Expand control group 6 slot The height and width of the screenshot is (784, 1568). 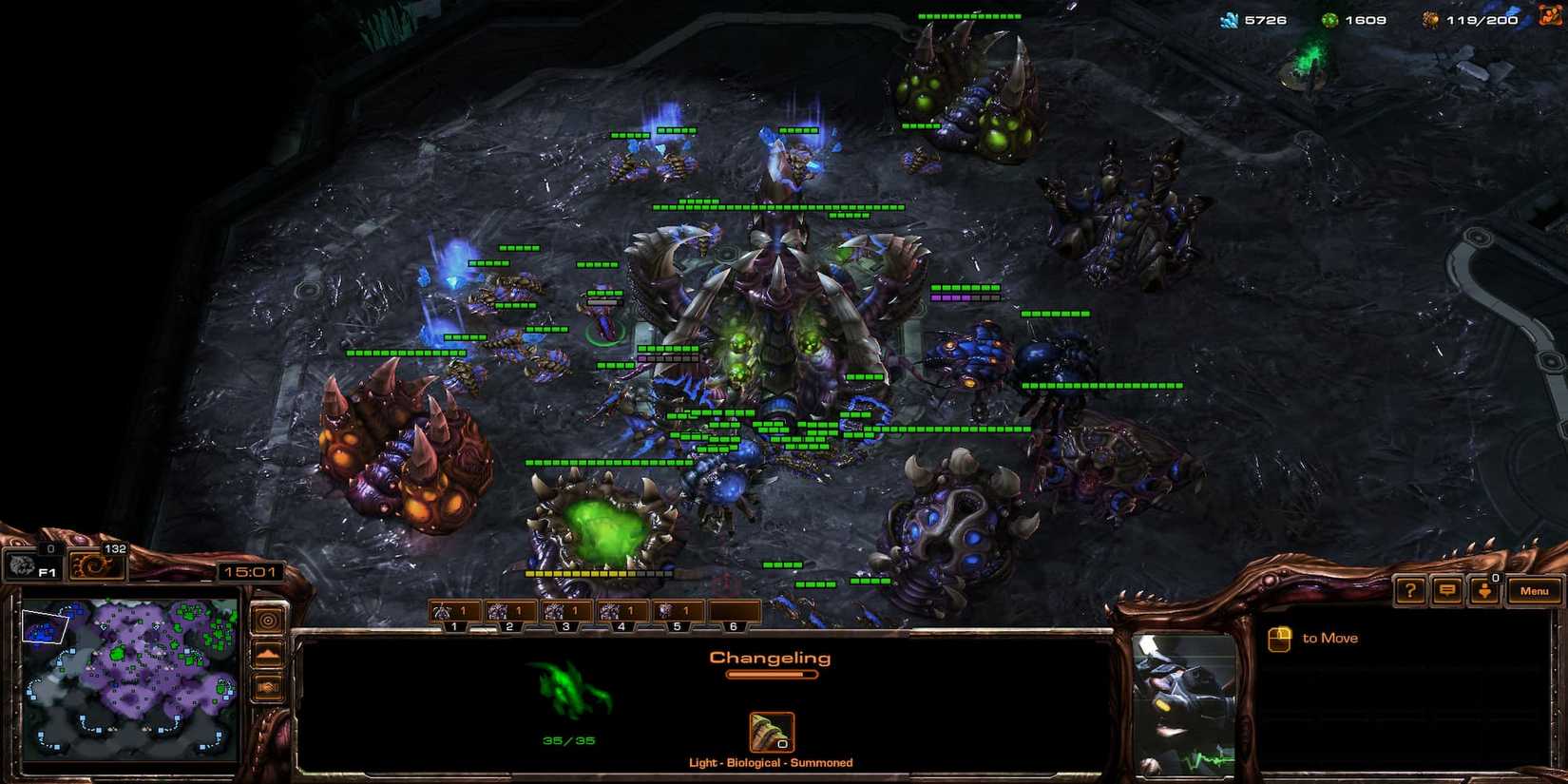(733, 626)
